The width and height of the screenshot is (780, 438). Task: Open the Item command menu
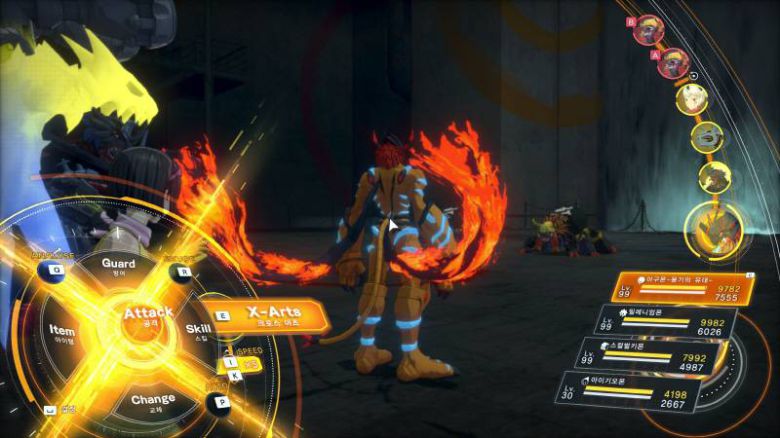[62, 332]
